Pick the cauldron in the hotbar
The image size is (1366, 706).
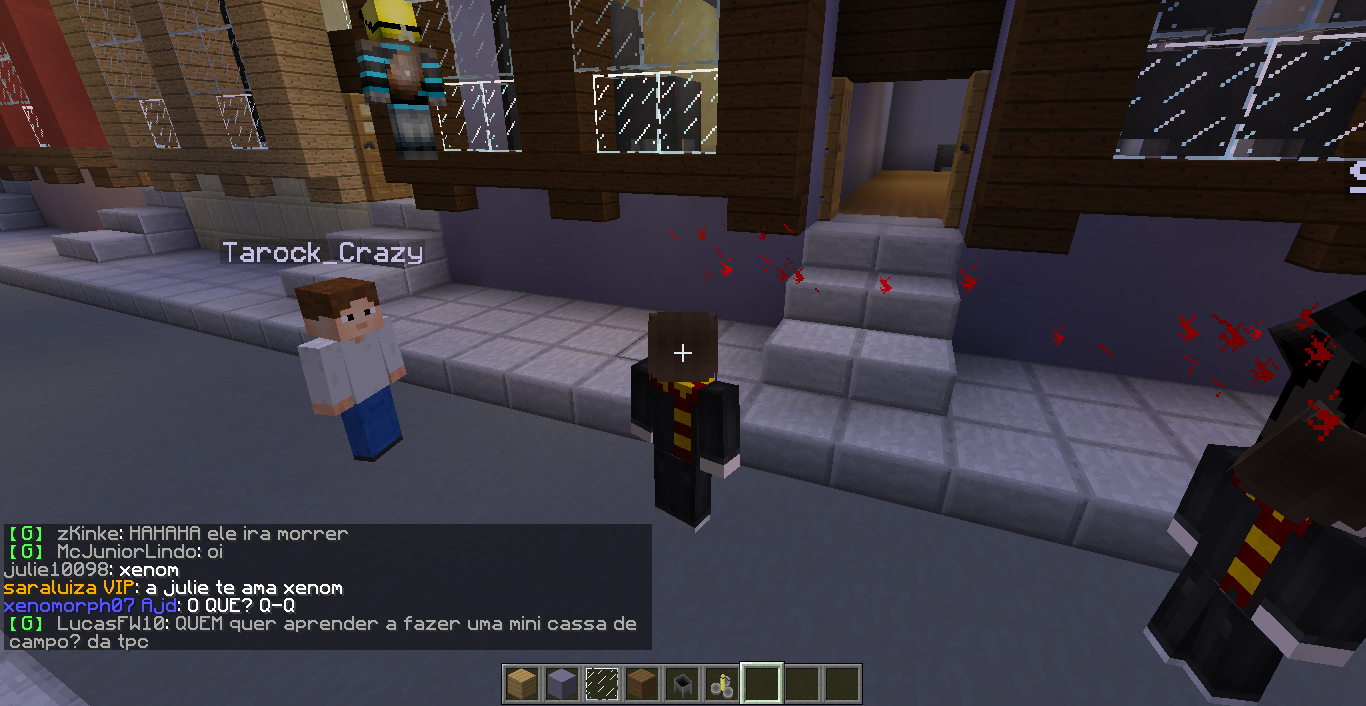681,684
